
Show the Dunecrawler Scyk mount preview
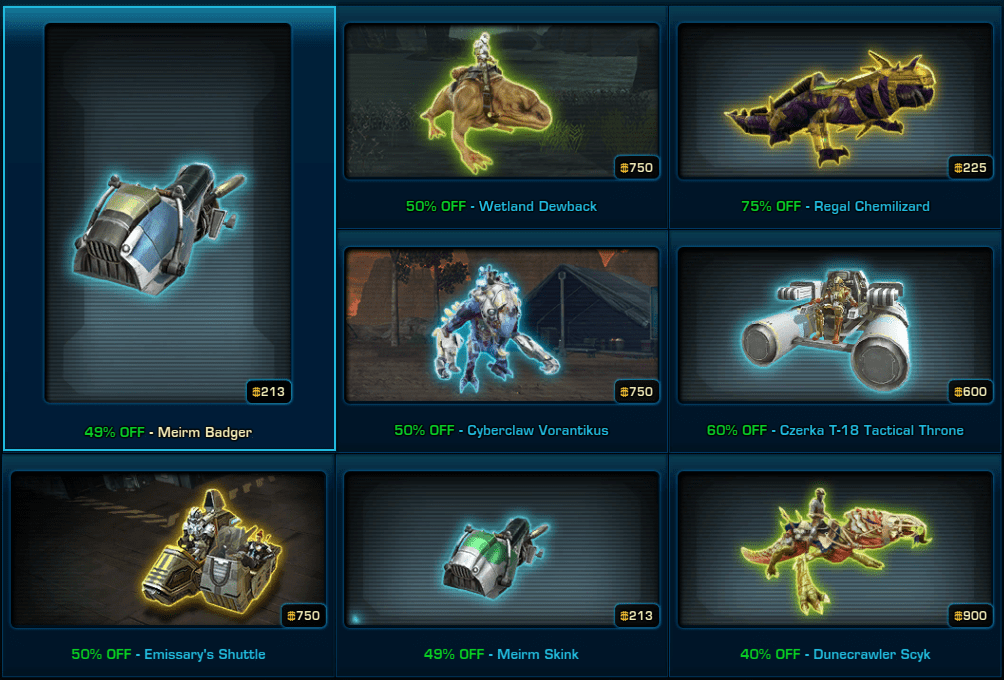coord(835,549)
